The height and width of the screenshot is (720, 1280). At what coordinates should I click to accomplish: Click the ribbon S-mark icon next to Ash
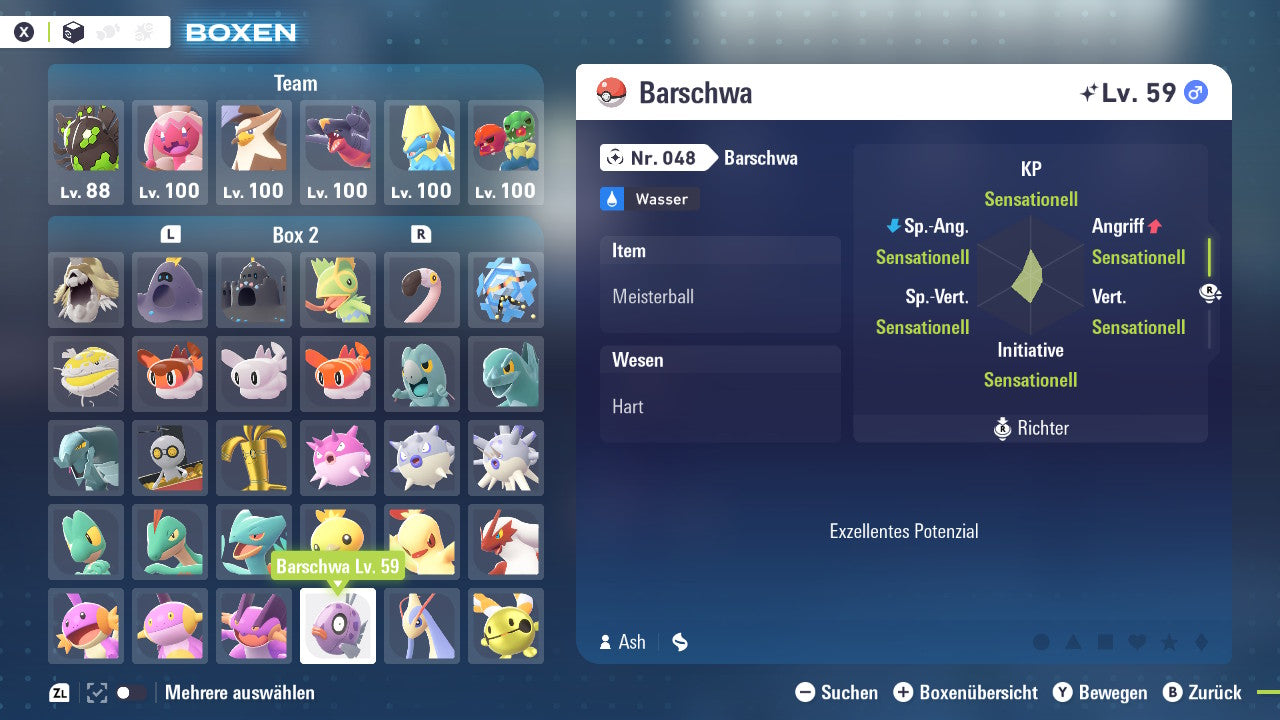pyautogui.click(x=680, y=642)
